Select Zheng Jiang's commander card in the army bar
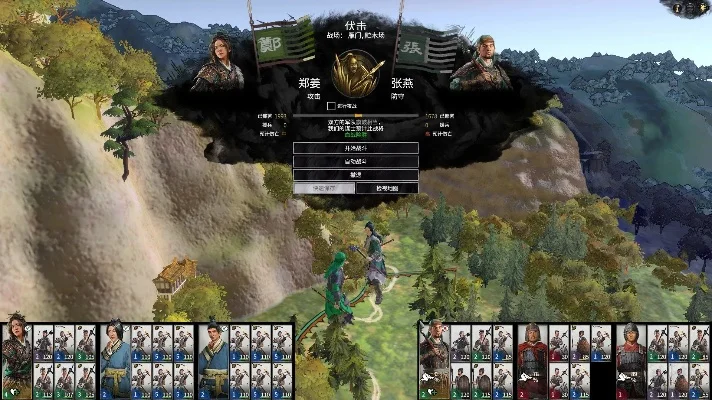Screen dimensions: 712x400 coord(17,360)
